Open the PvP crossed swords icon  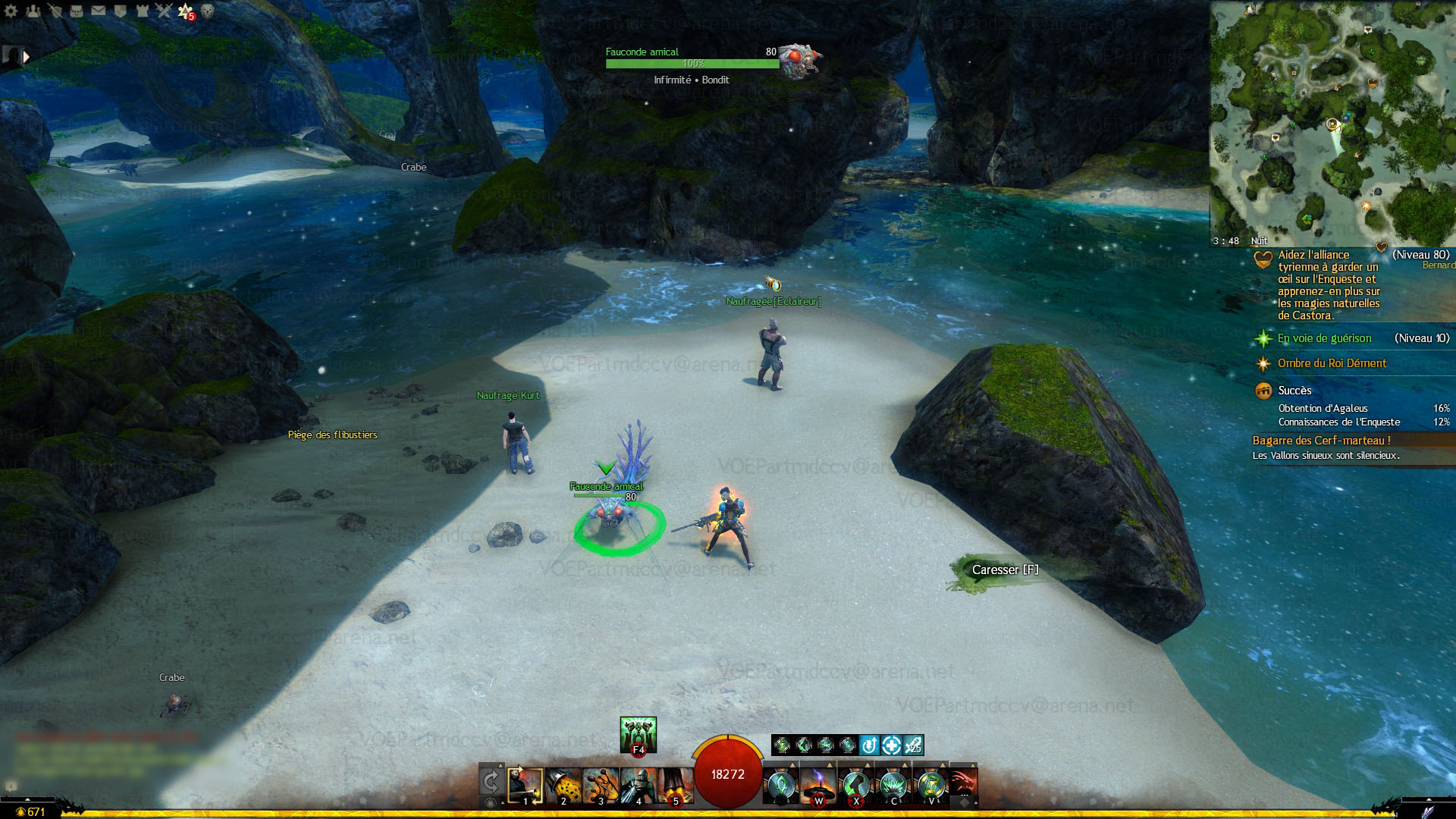164,11
